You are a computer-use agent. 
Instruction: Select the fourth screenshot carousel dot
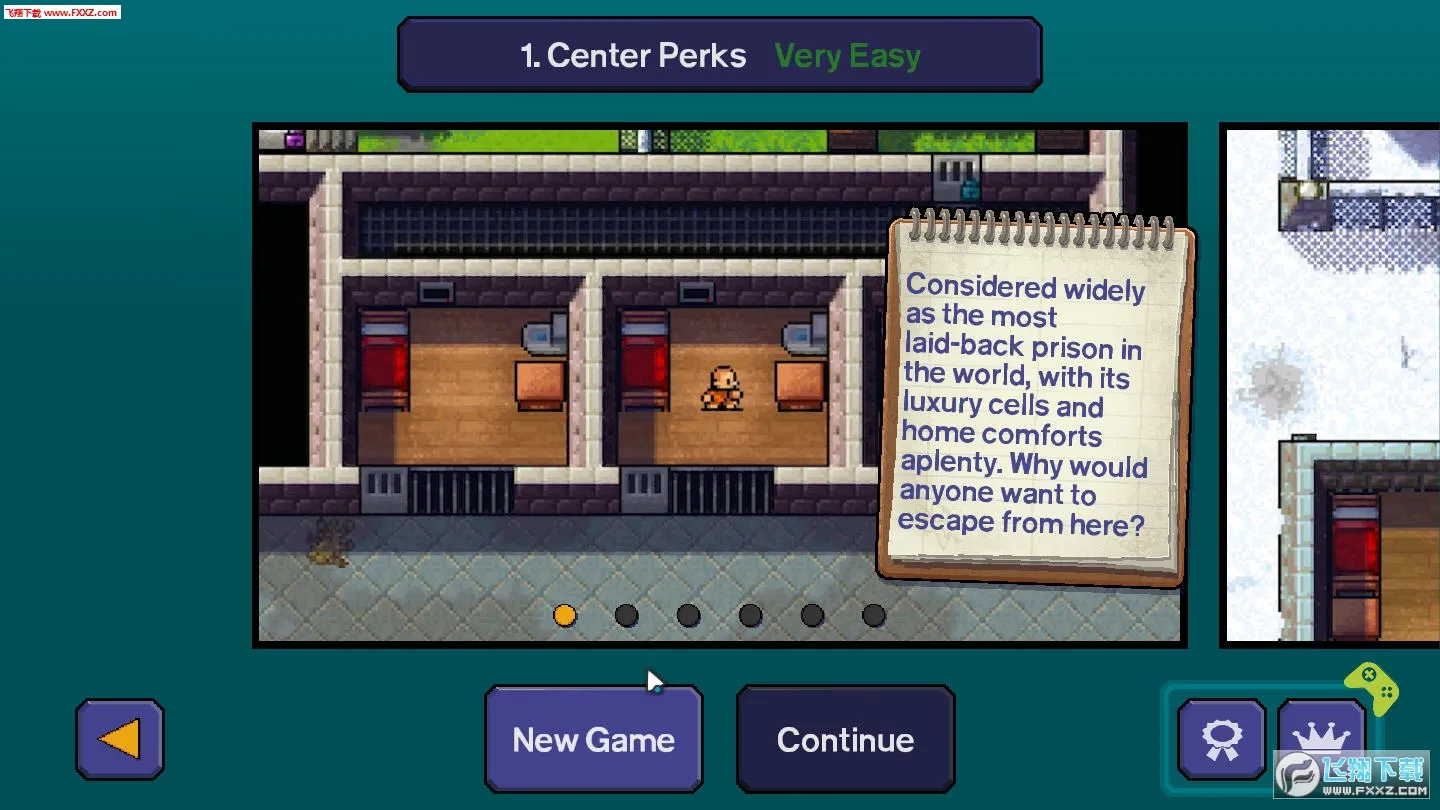[750, 616]
